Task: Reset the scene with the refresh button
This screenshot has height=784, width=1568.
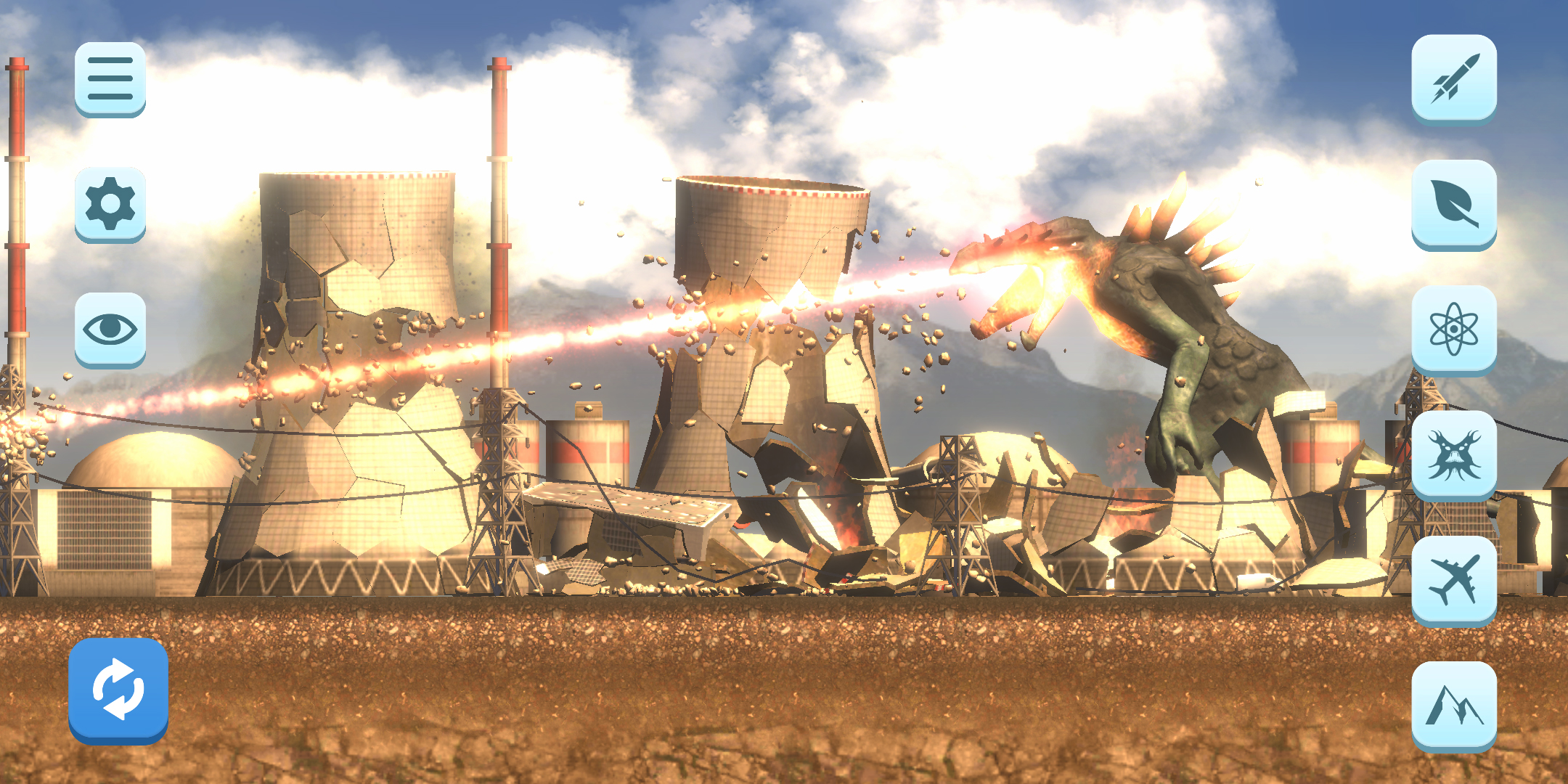Action: tap(118, 690)
